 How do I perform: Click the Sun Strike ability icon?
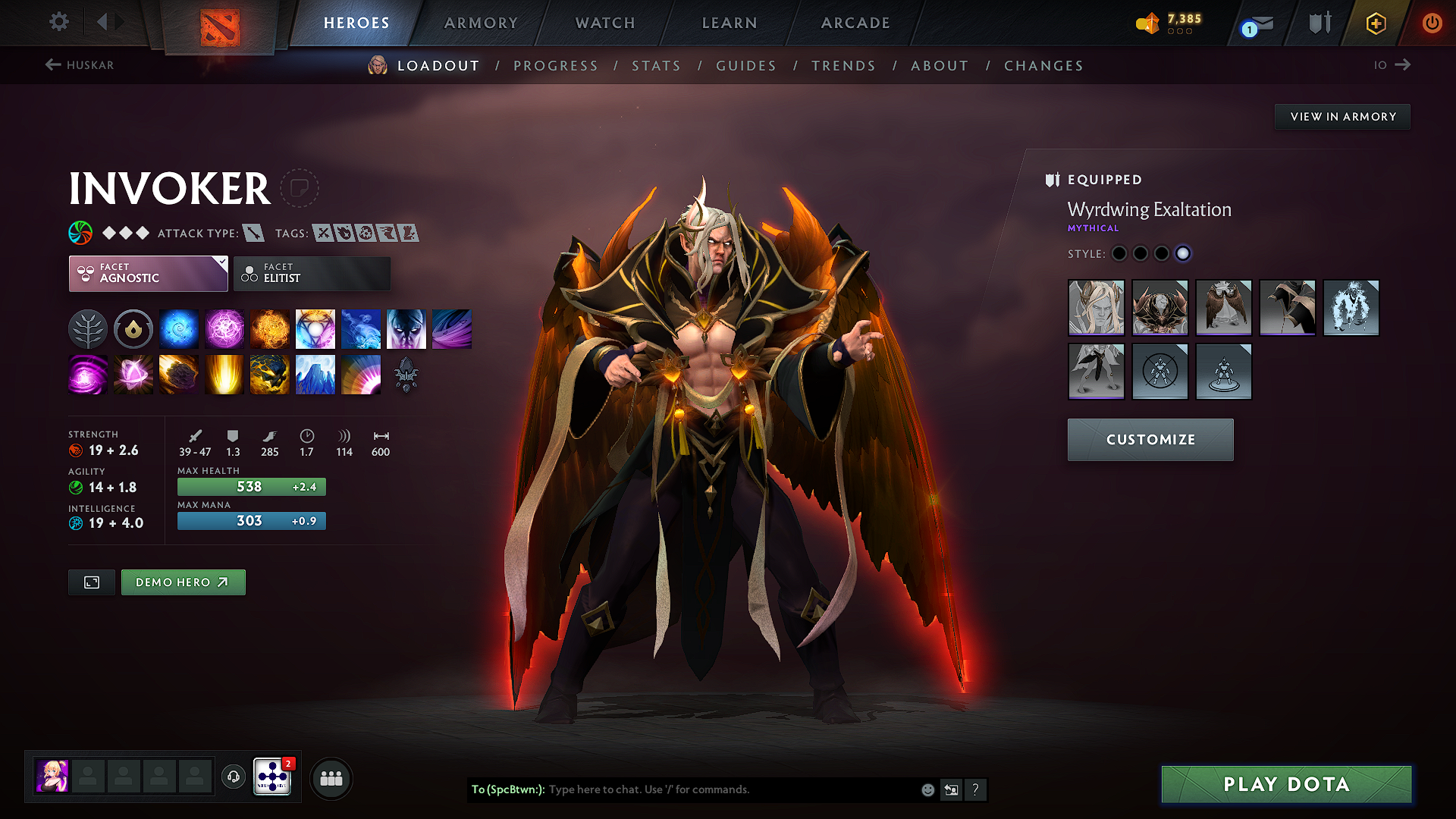click(x=224, y=375)
